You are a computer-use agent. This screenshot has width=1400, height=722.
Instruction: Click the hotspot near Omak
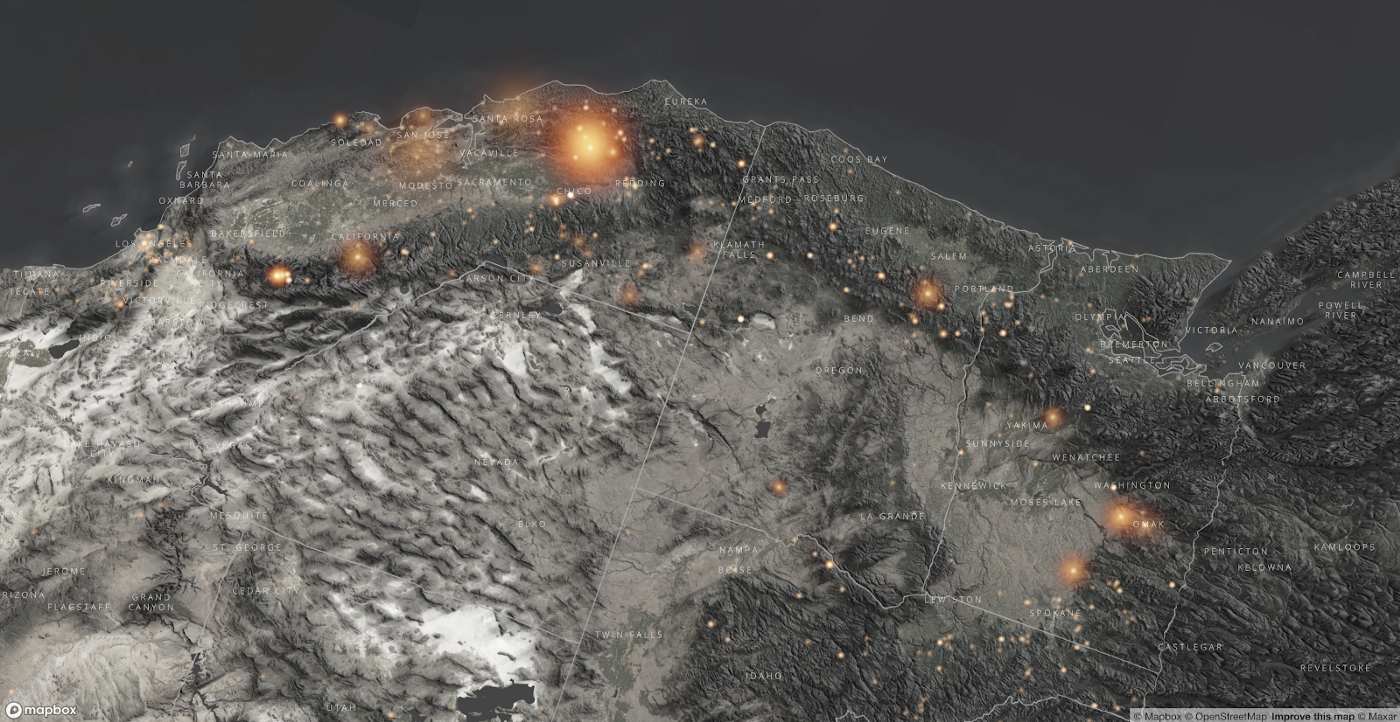tap(1119, 519)
